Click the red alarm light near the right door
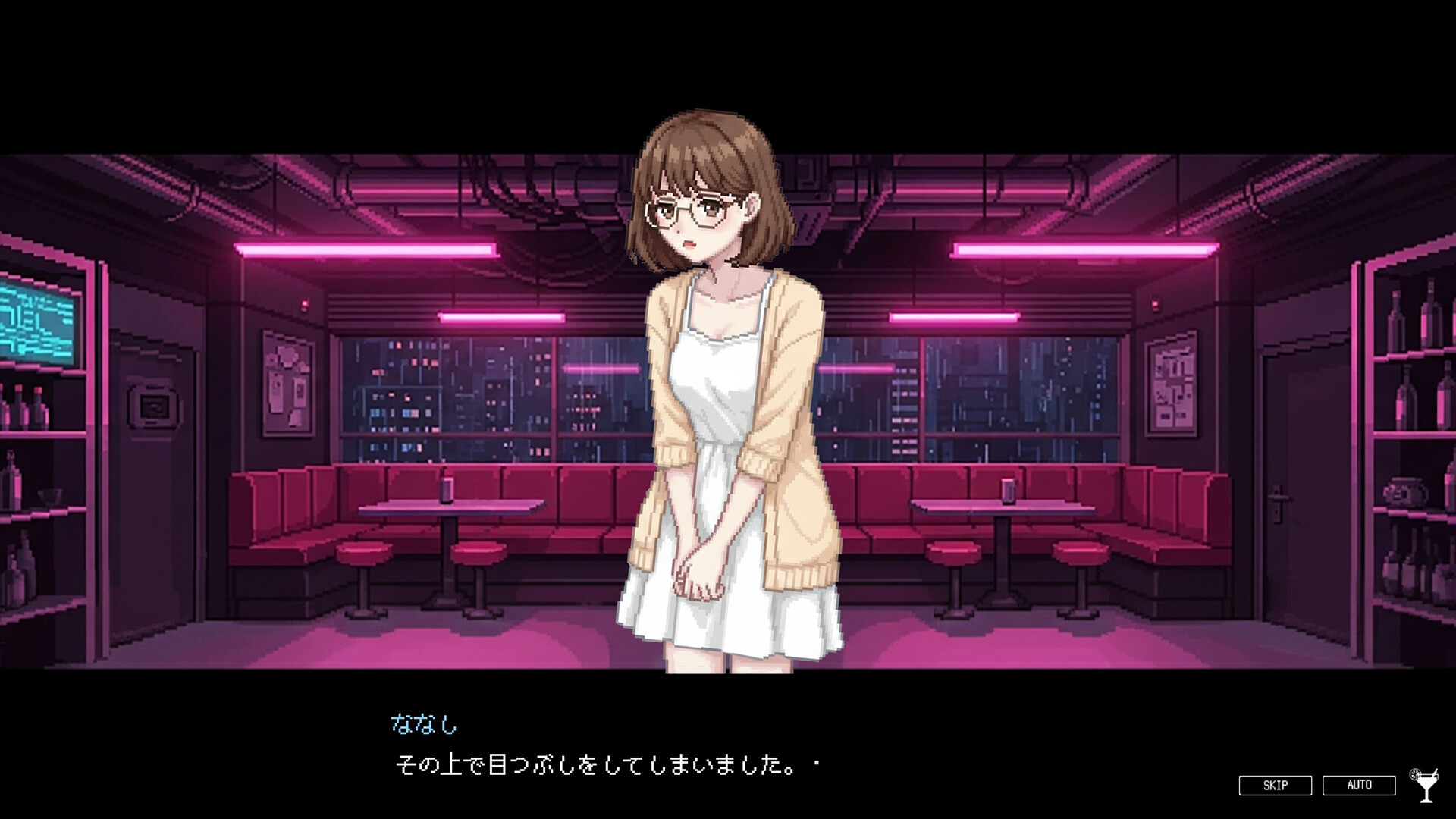The width and height of the screenshot is (1456, 819). [x=1155, y=305]
